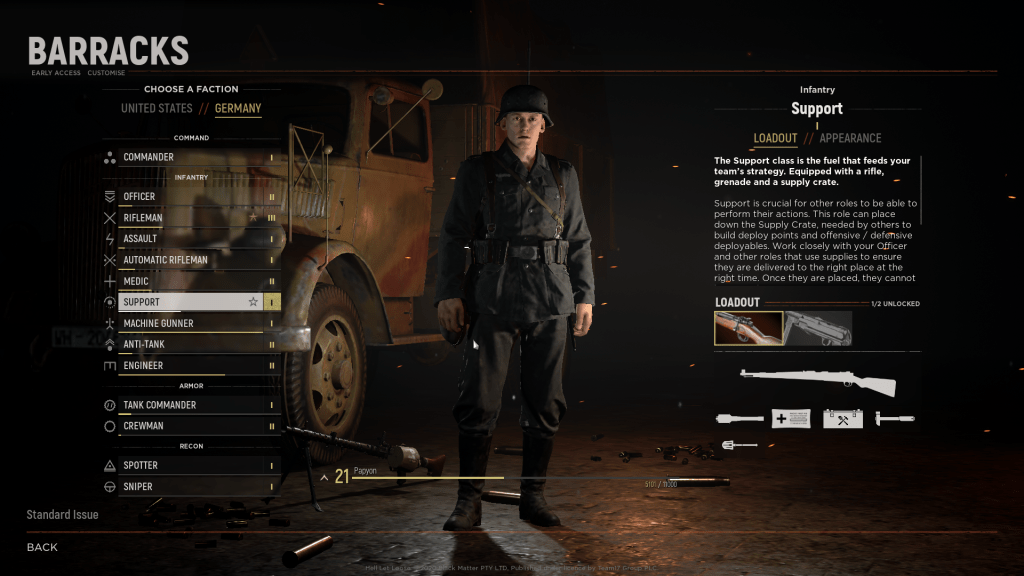This screenshot has height=576, width=1024.
Task: Select the Support class row
Action: 190,302
